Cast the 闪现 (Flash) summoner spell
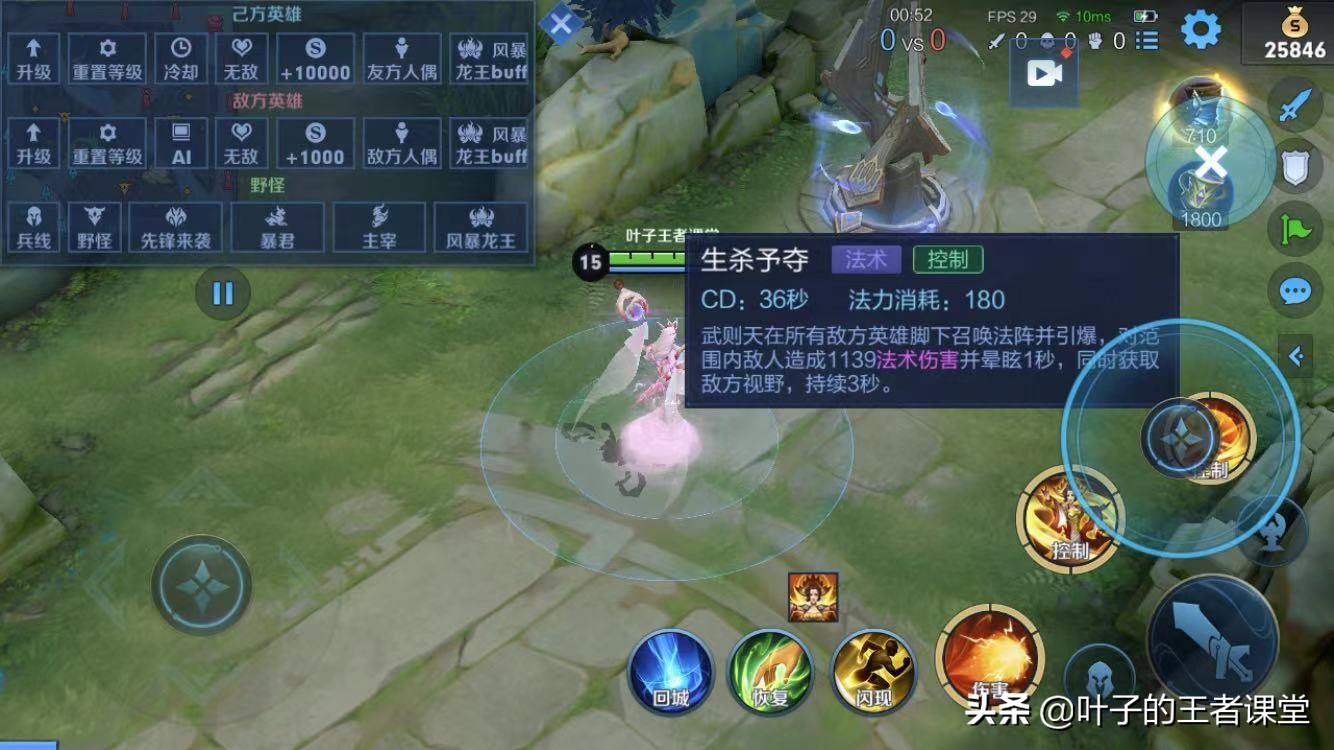 [874, 672]
